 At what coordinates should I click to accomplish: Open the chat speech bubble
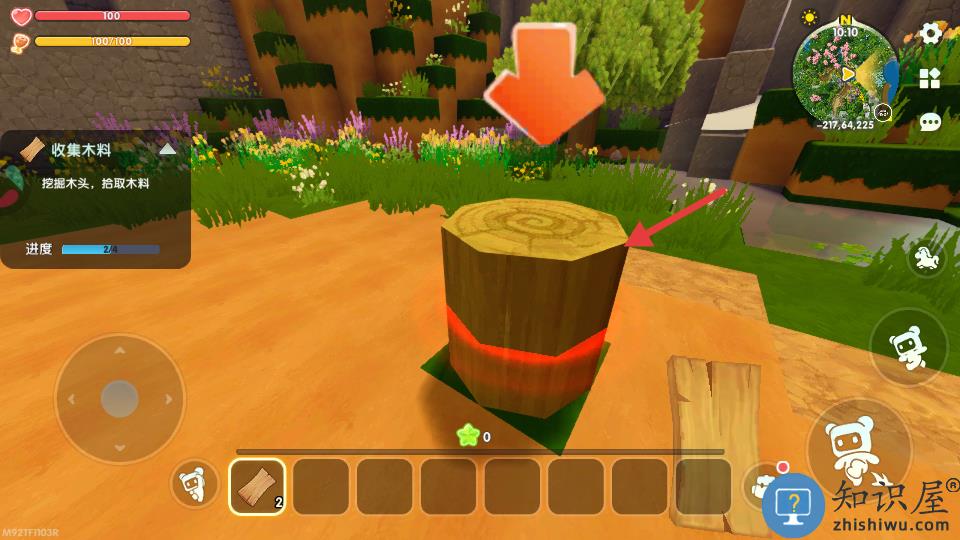pyautogui.click(x=930, y=122)
